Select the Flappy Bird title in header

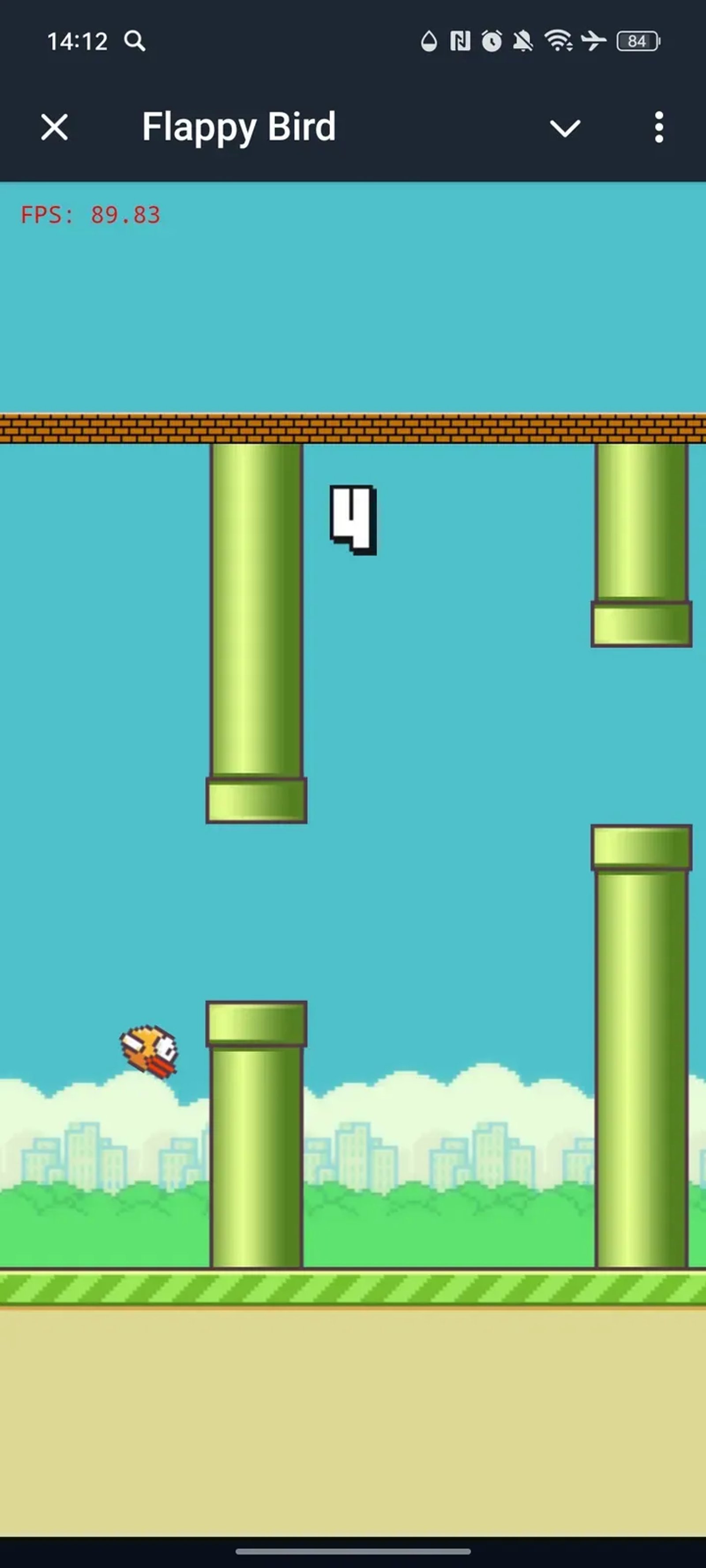click(x=239, y=127)
